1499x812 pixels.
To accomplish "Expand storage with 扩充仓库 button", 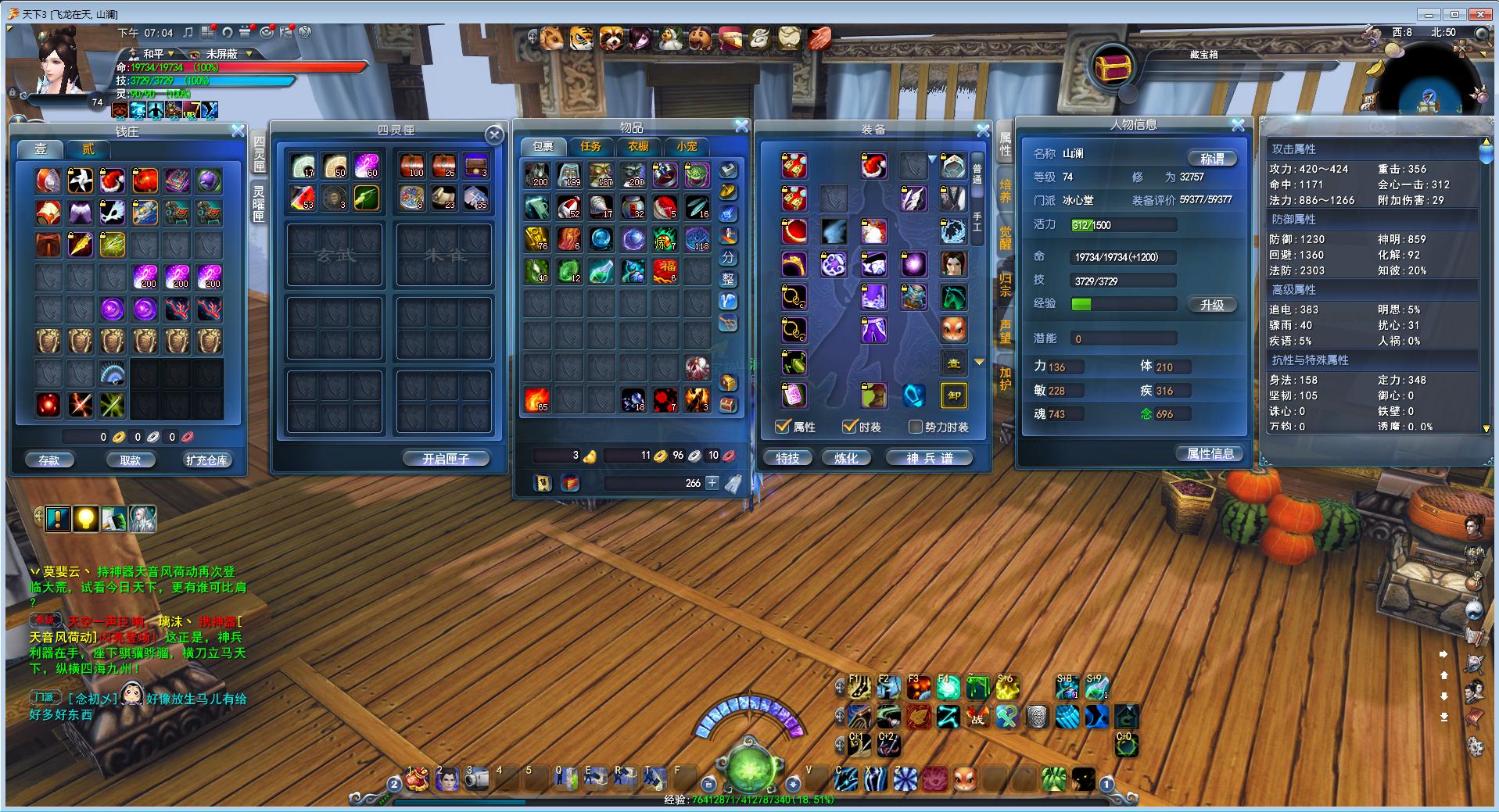I will pyautogui.click(x=206, y=460).
